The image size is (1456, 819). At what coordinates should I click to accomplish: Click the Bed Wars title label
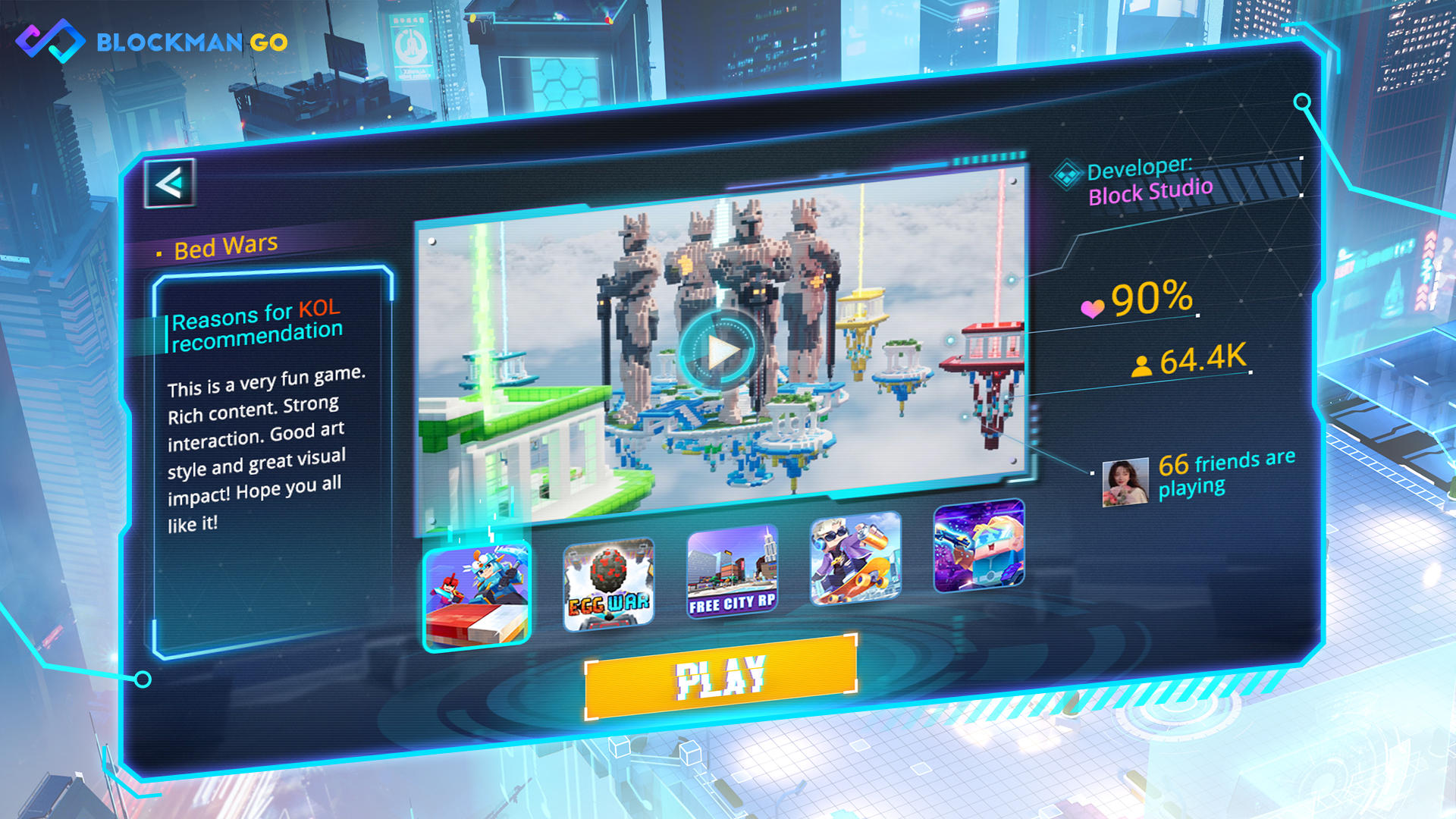pos(225,244)
